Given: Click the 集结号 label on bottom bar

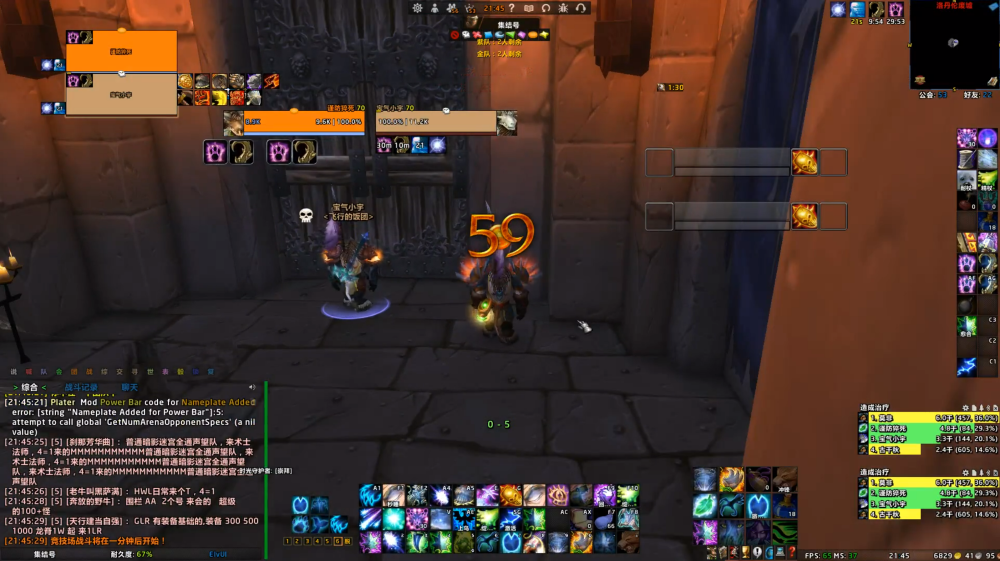Looking at the screenshot, I should pyautogui.click(x=44, y=554).
